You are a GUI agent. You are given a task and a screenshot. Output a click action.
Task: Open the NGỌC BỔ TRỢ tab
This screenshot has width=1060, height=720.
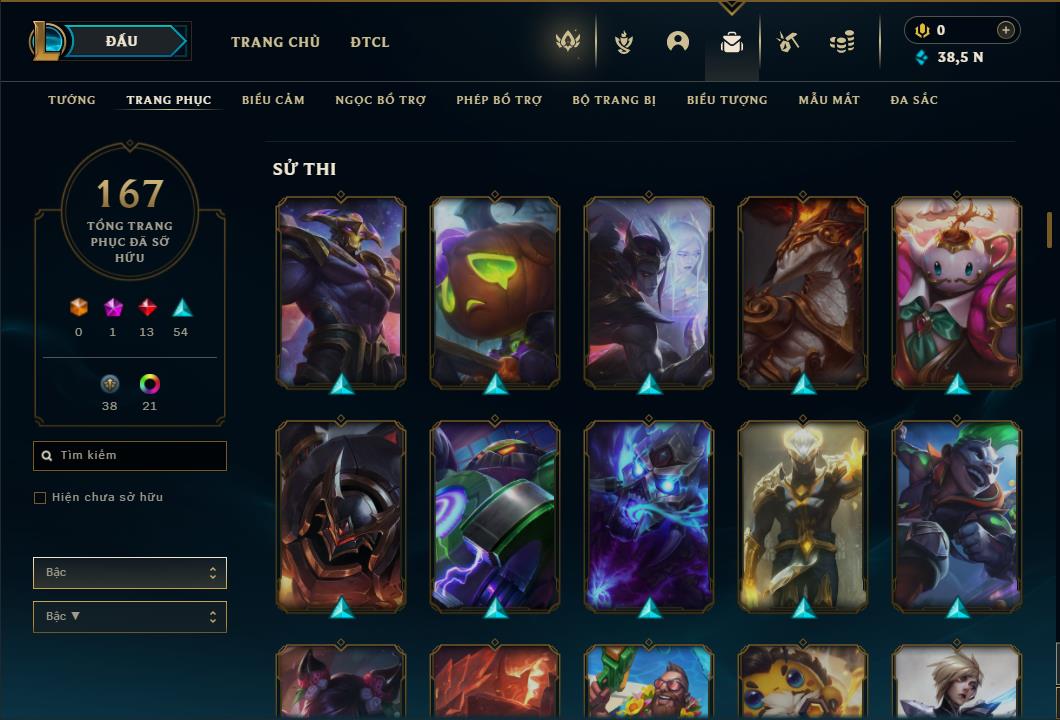[380, 100]
